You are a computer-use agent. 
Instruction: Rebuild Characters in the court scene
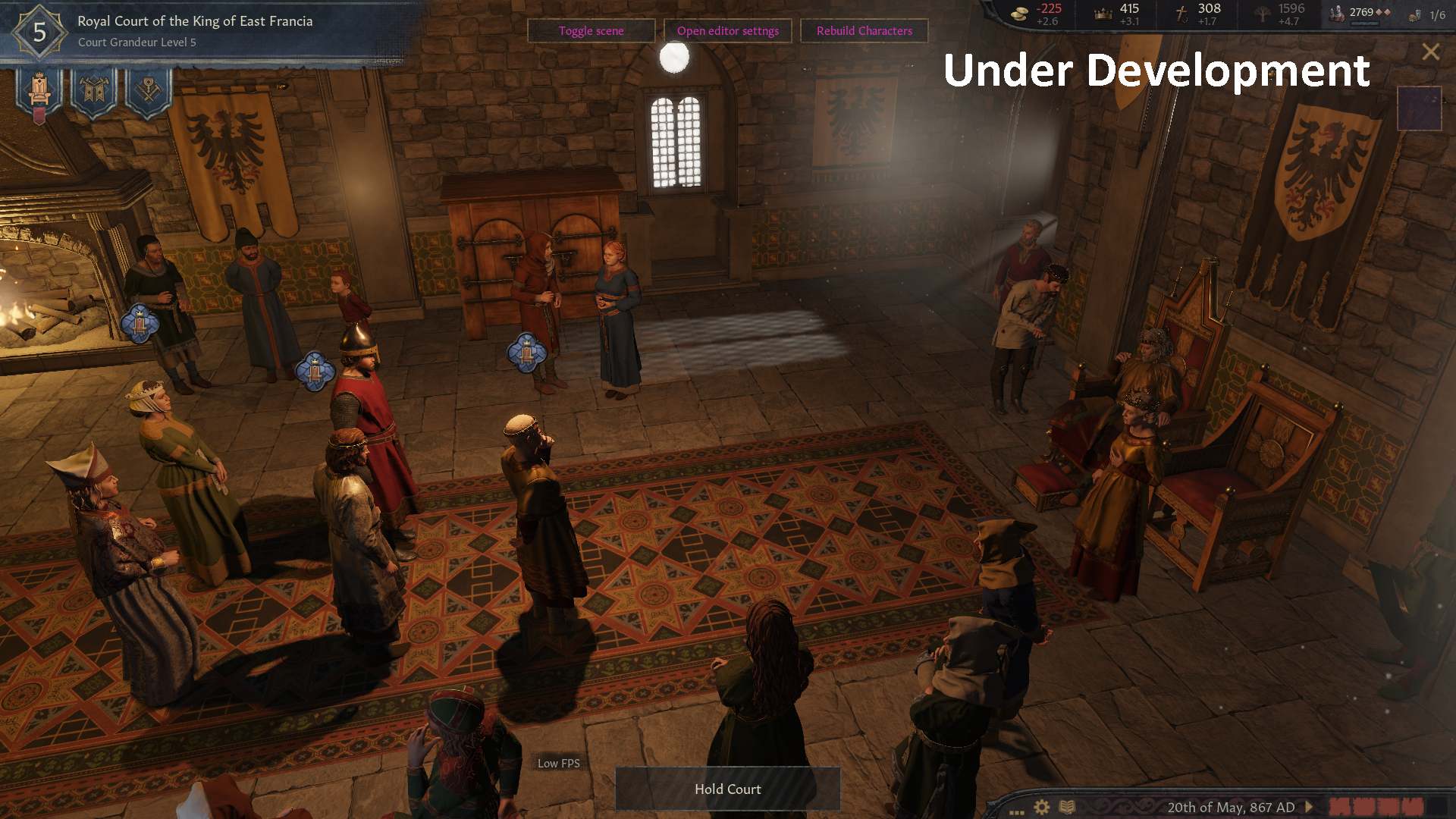(x=864, y=31)
